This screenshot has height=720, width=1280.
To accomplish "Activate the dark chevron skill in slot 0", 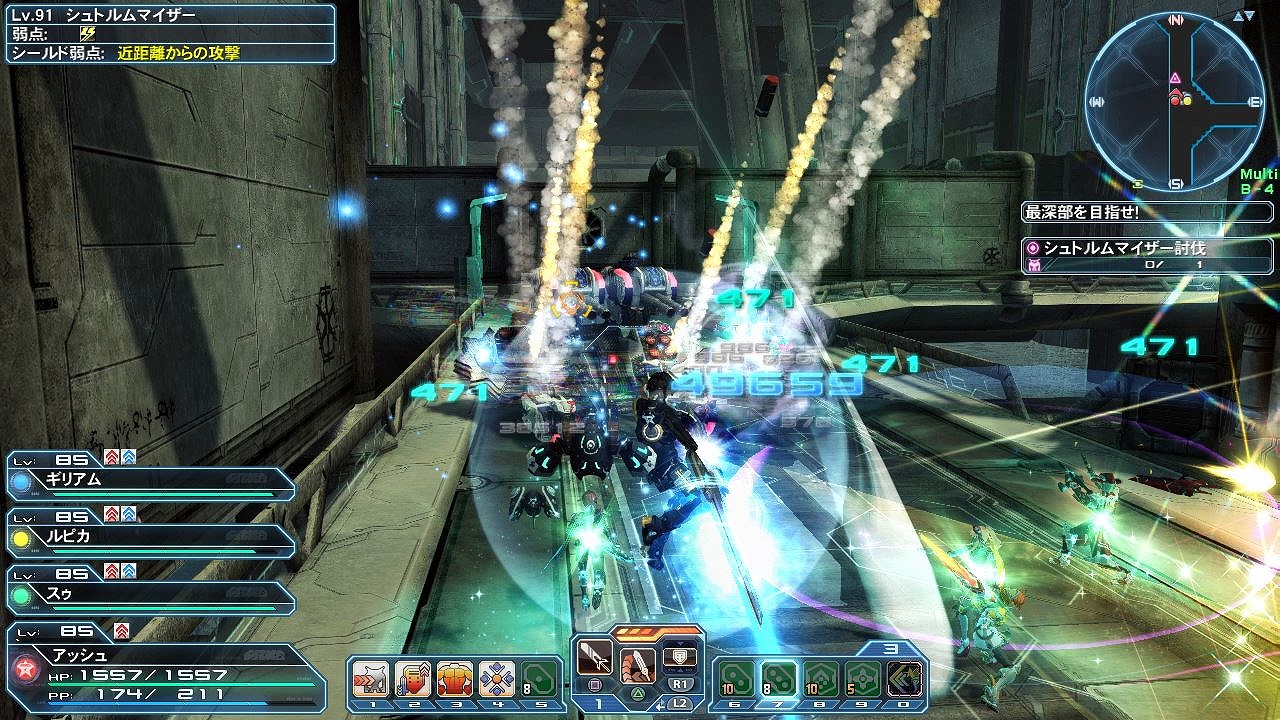I will (x=905, y=679).
